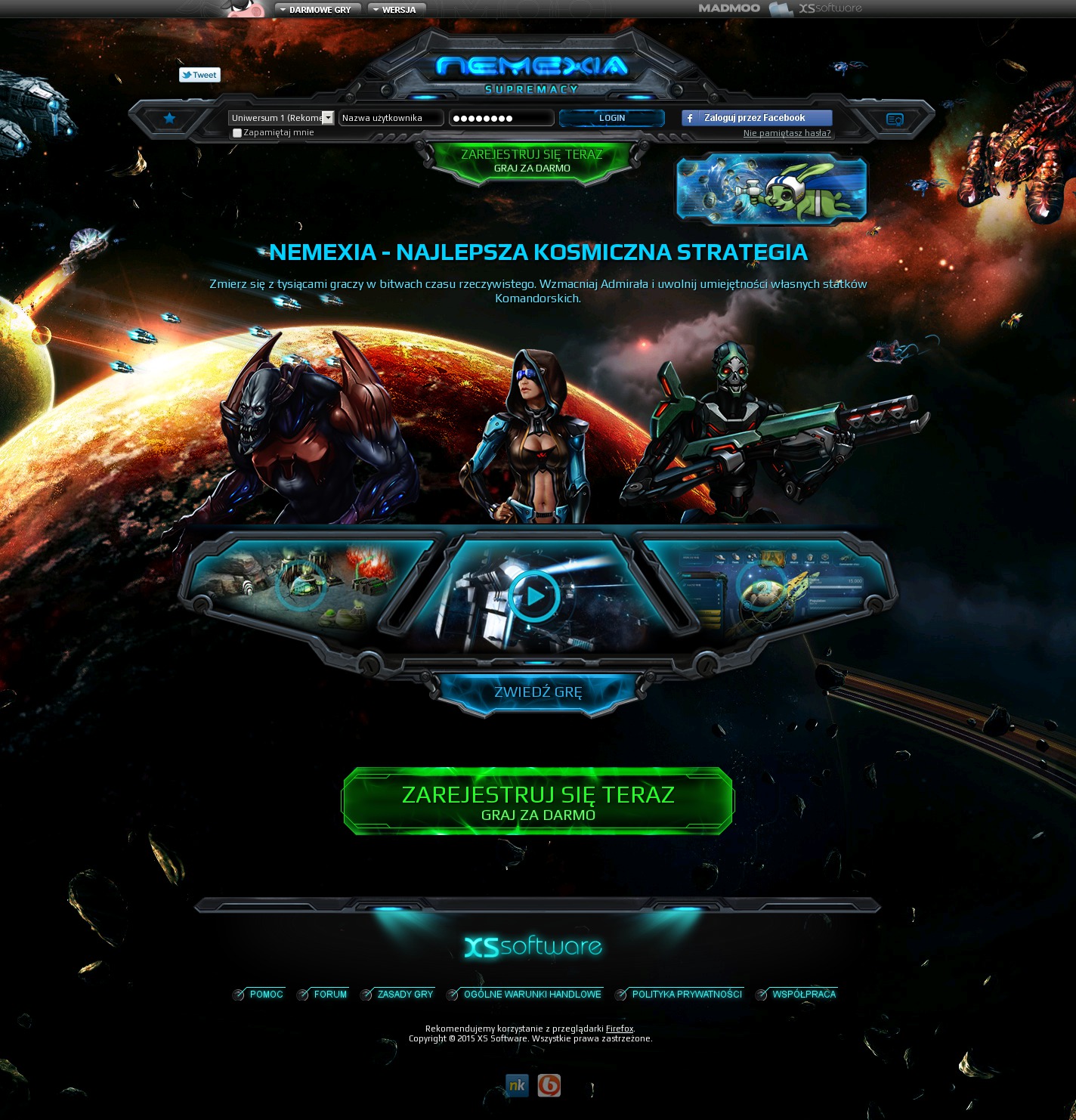Click the Tweet share button
The image size is (1076, 1120).
(199, 75)
